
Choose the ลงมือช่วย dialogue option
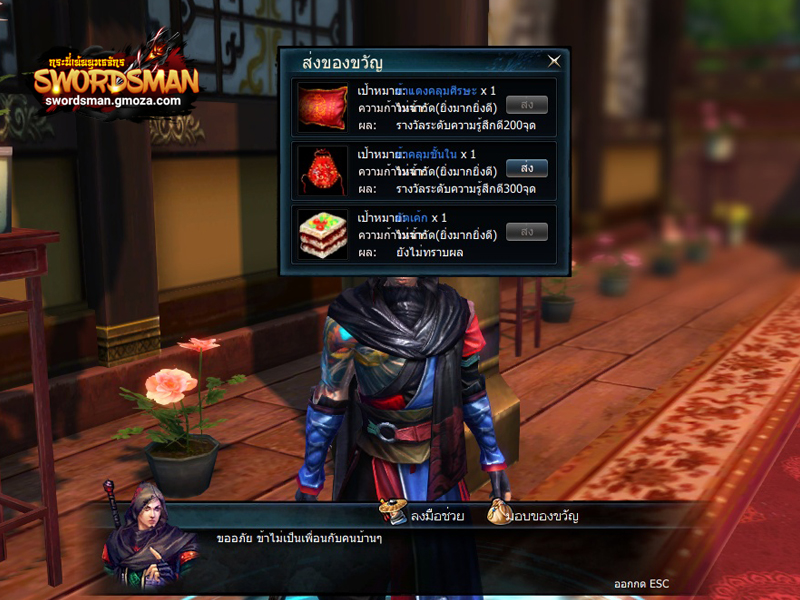423,516
